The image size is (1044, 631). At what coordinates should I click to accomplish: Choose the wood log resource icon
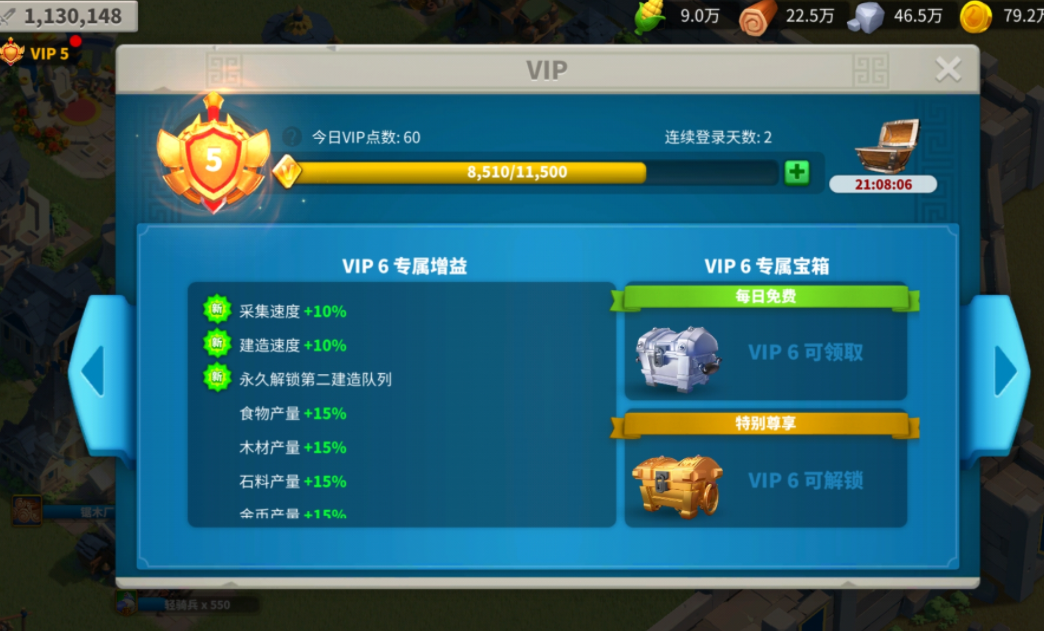(x=758, y=16)
